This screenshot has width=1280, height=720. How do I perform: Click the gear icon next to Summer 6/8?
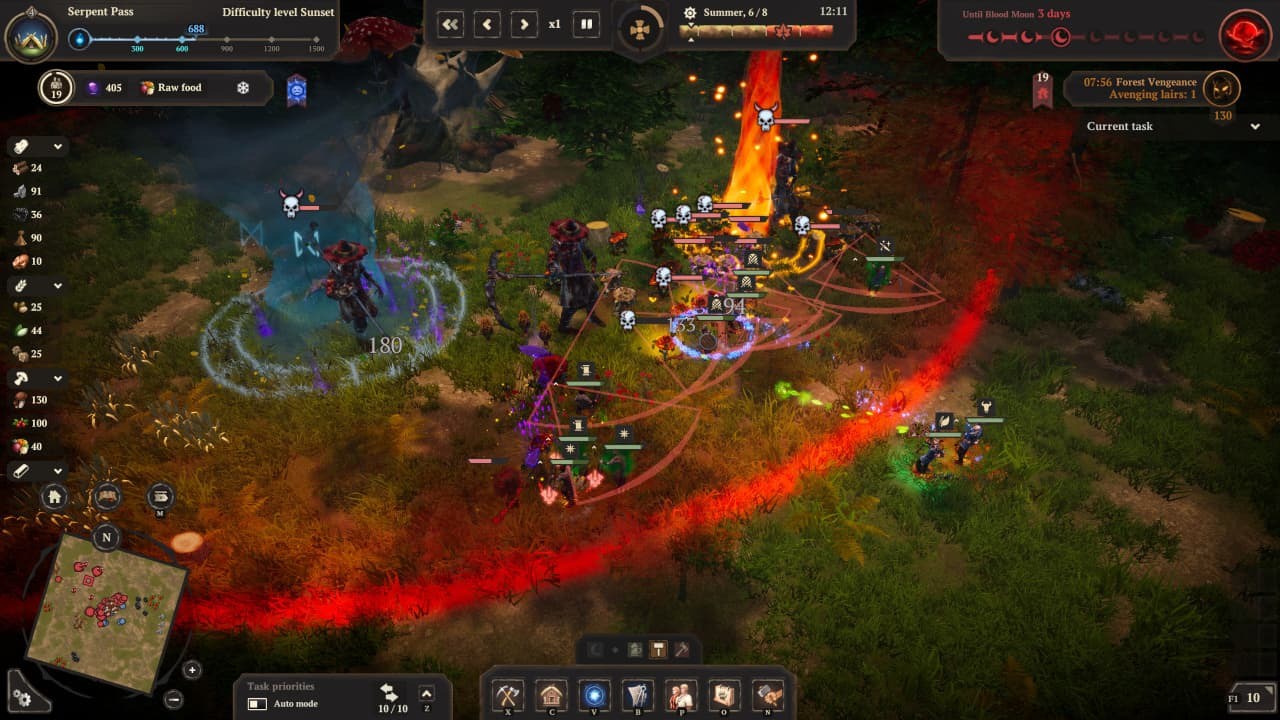point(689,13)
